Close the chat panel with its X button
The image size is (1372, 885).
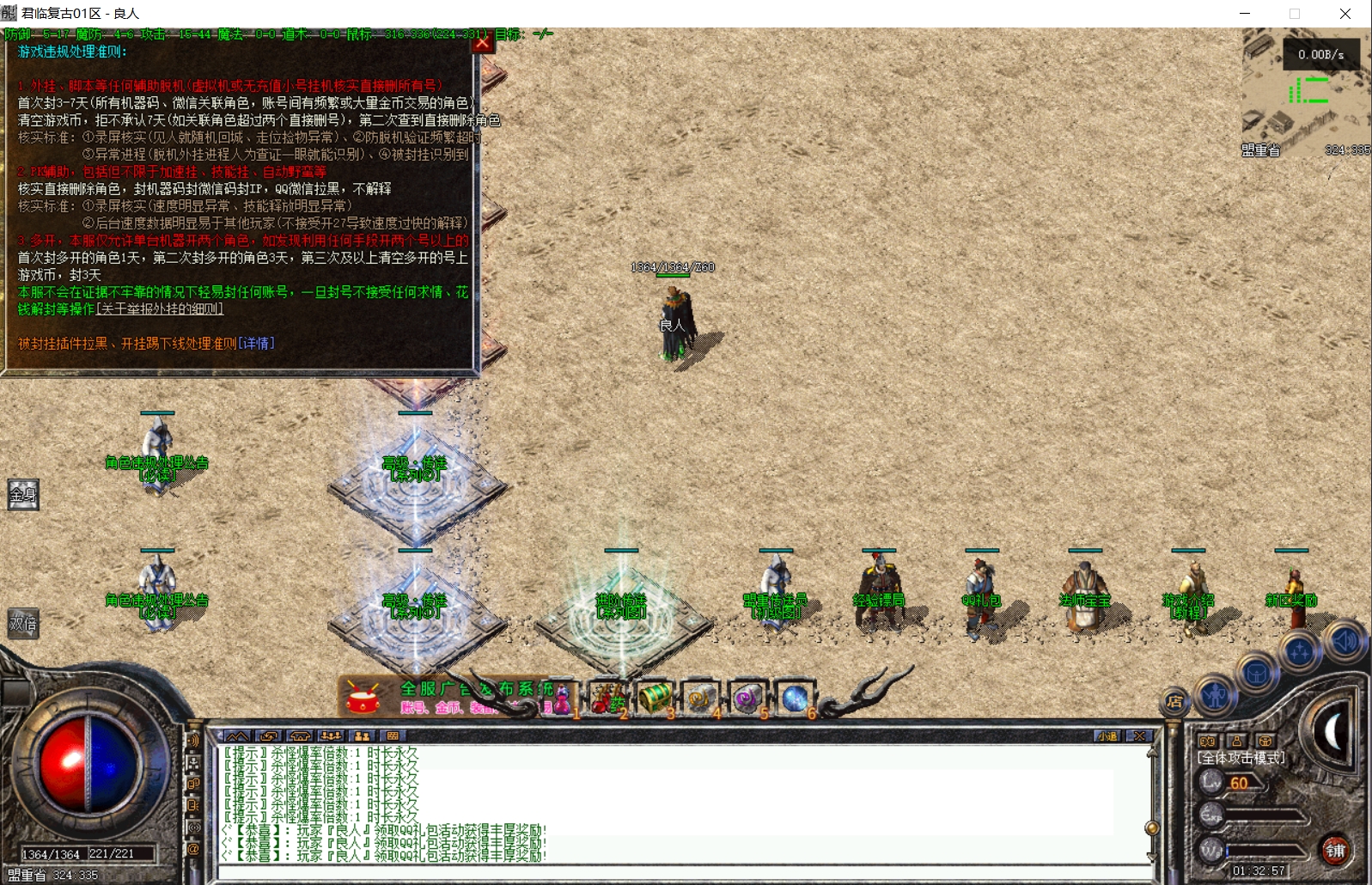(x=1139, y=736)
